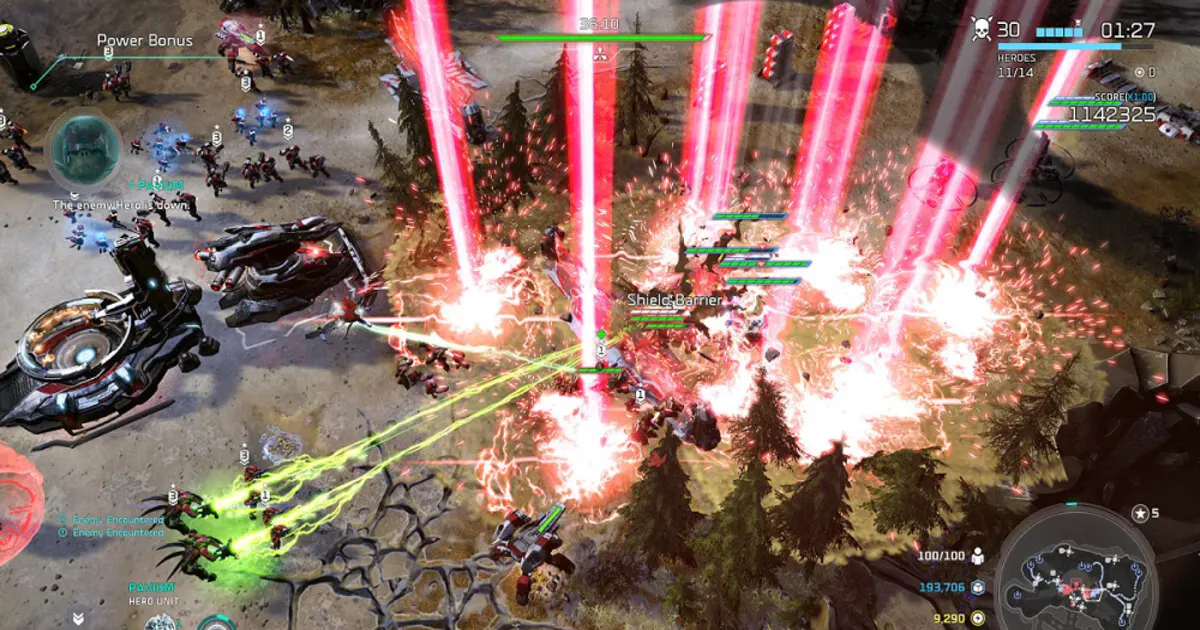
Task: Click the skull kill-count icon
Action: click(981, 30)
